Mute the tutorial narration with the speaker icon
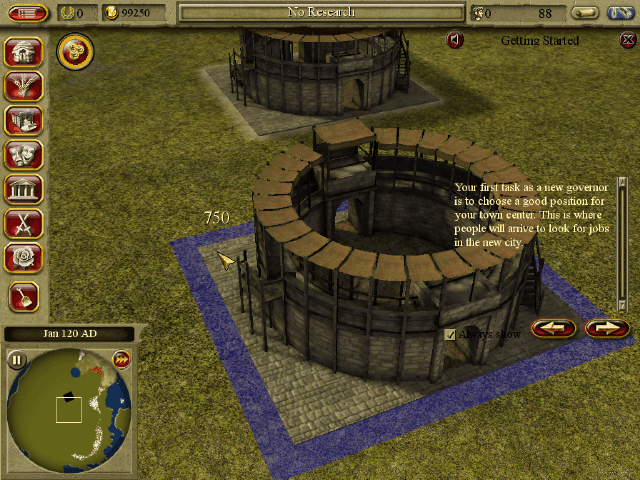Screen dimensions: 640x480 (455, 40)
